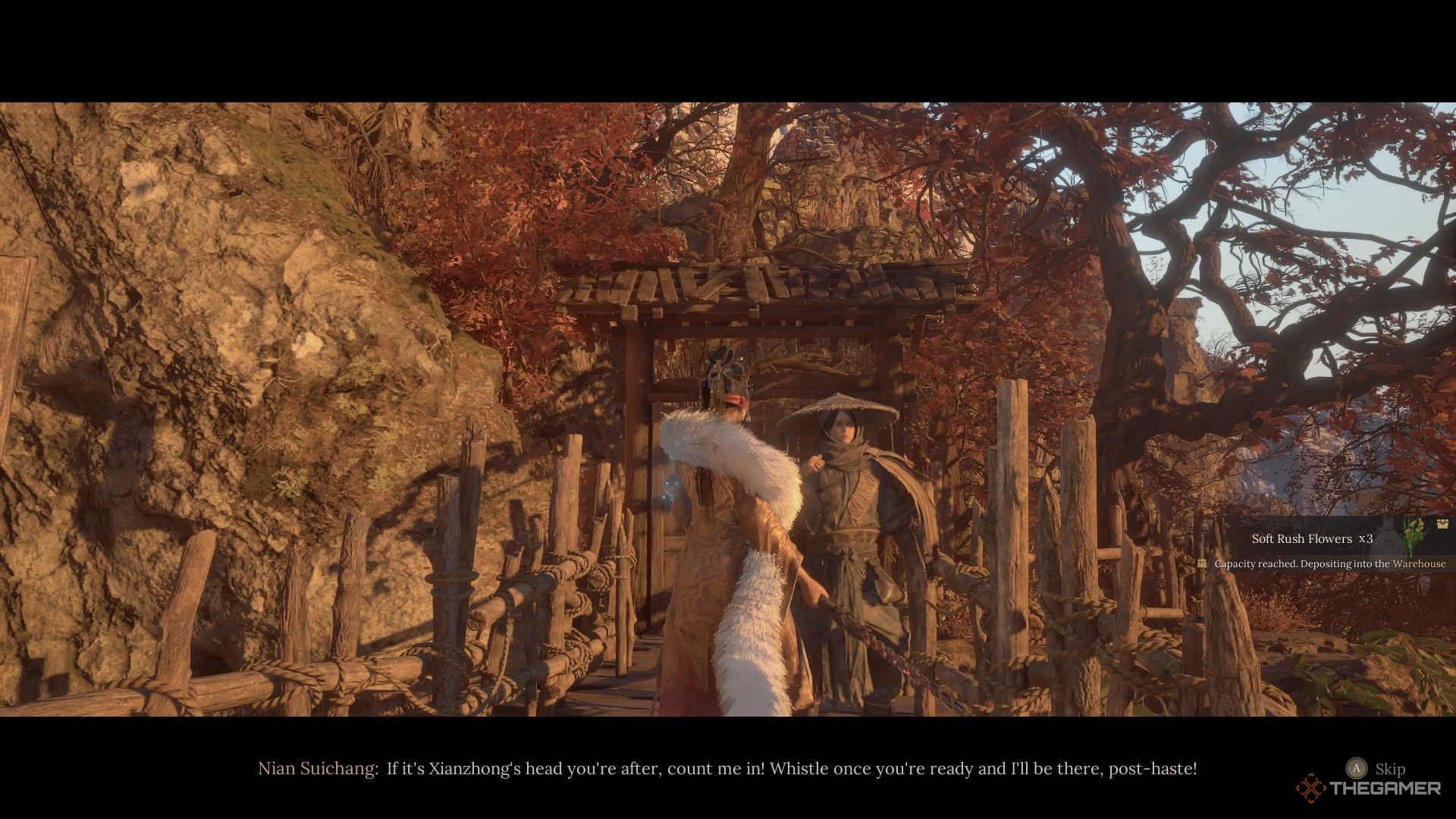Open the highlighted Warehouse link

(1419, 564)
